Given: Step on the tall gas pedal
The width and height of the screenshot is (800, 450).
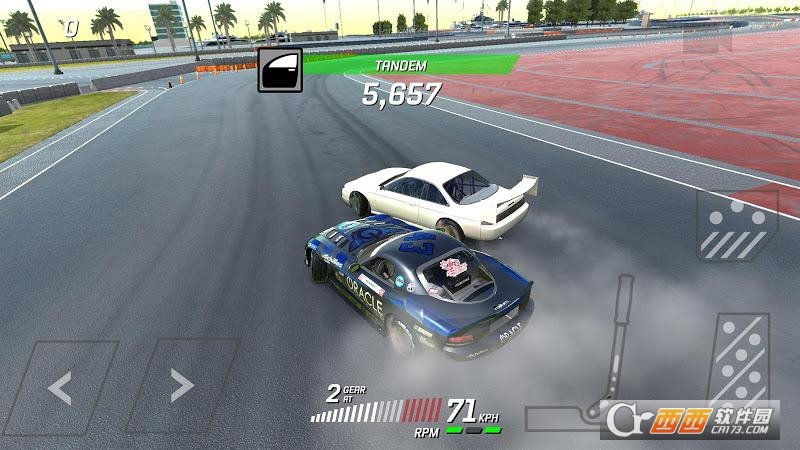Looking at the screenshot, I should click(740, 365).
